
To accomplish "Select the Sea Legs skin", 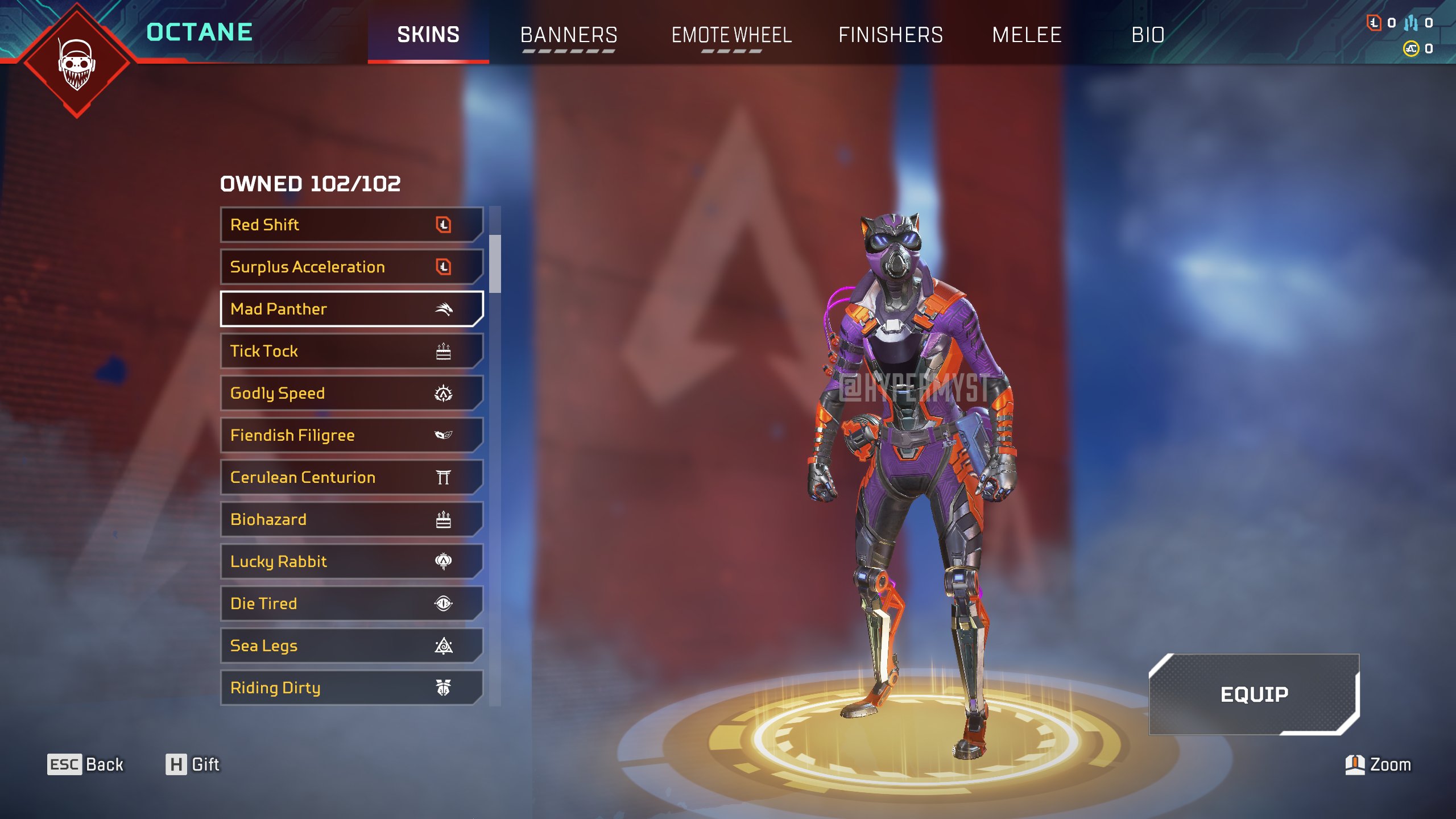I will coord(351,646).
